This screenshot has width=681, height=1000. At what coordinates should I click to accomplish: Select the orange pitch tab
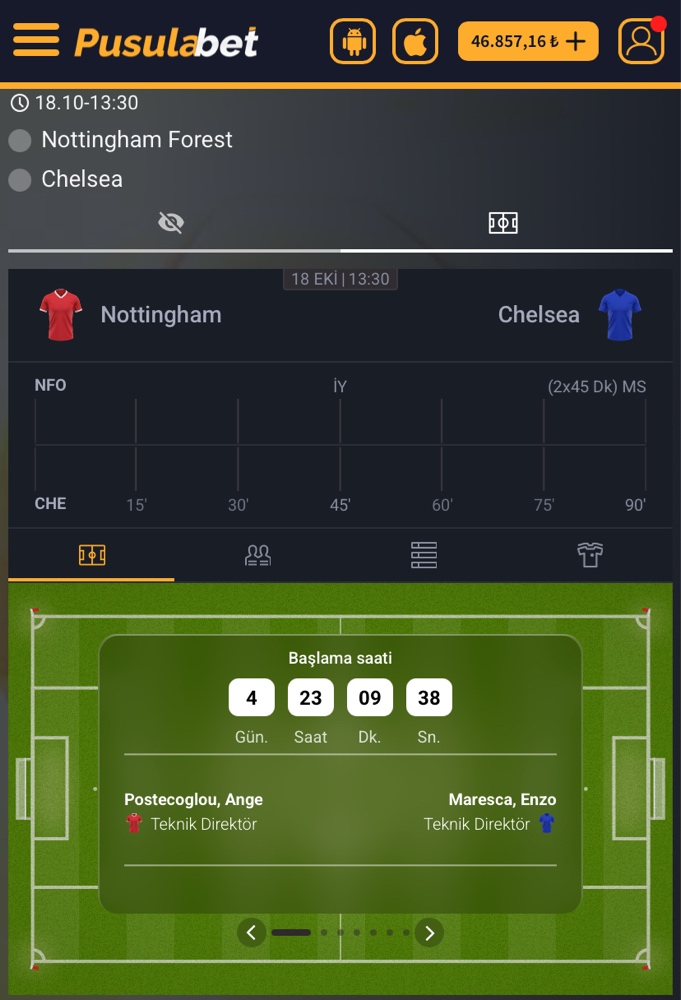pyautogui.click(x=92, y=555)
